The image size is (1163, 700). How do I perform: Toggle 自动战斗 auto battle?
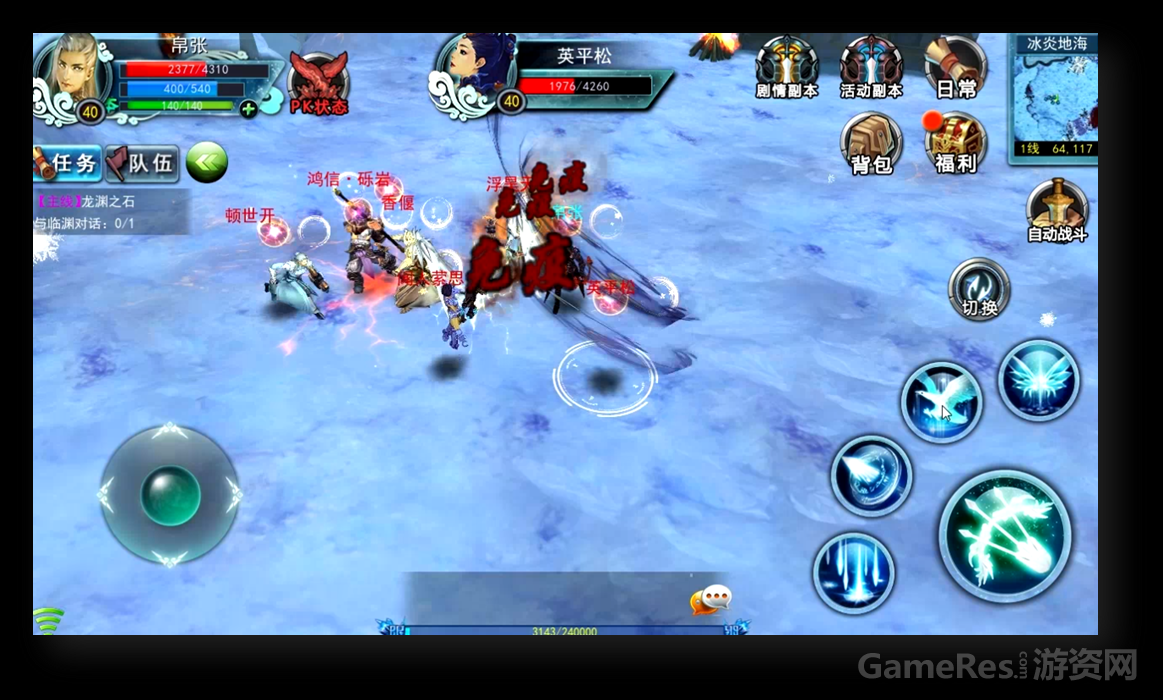click(x=1057, y=211)
